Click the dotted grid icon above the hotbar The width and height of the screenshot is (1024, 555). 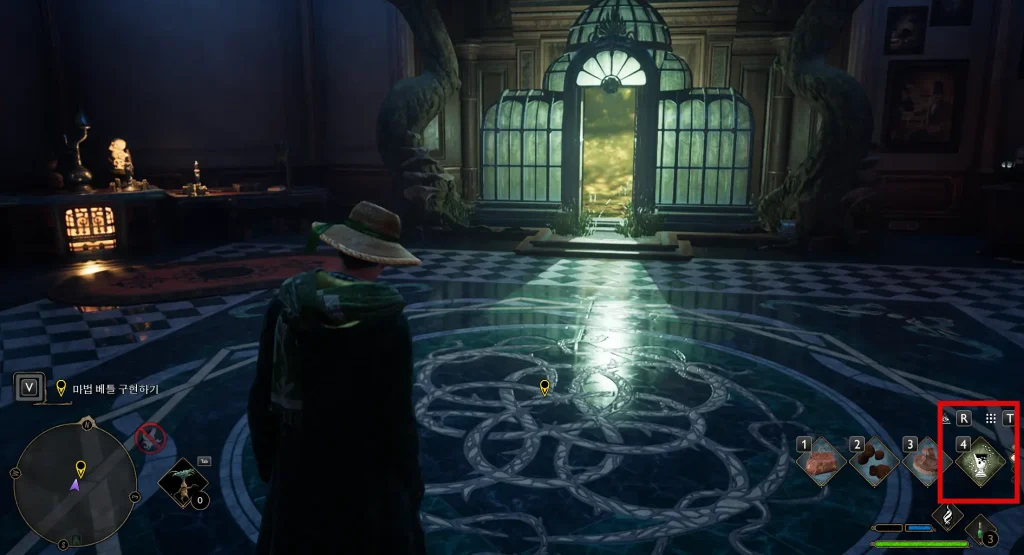pos(990,417)
